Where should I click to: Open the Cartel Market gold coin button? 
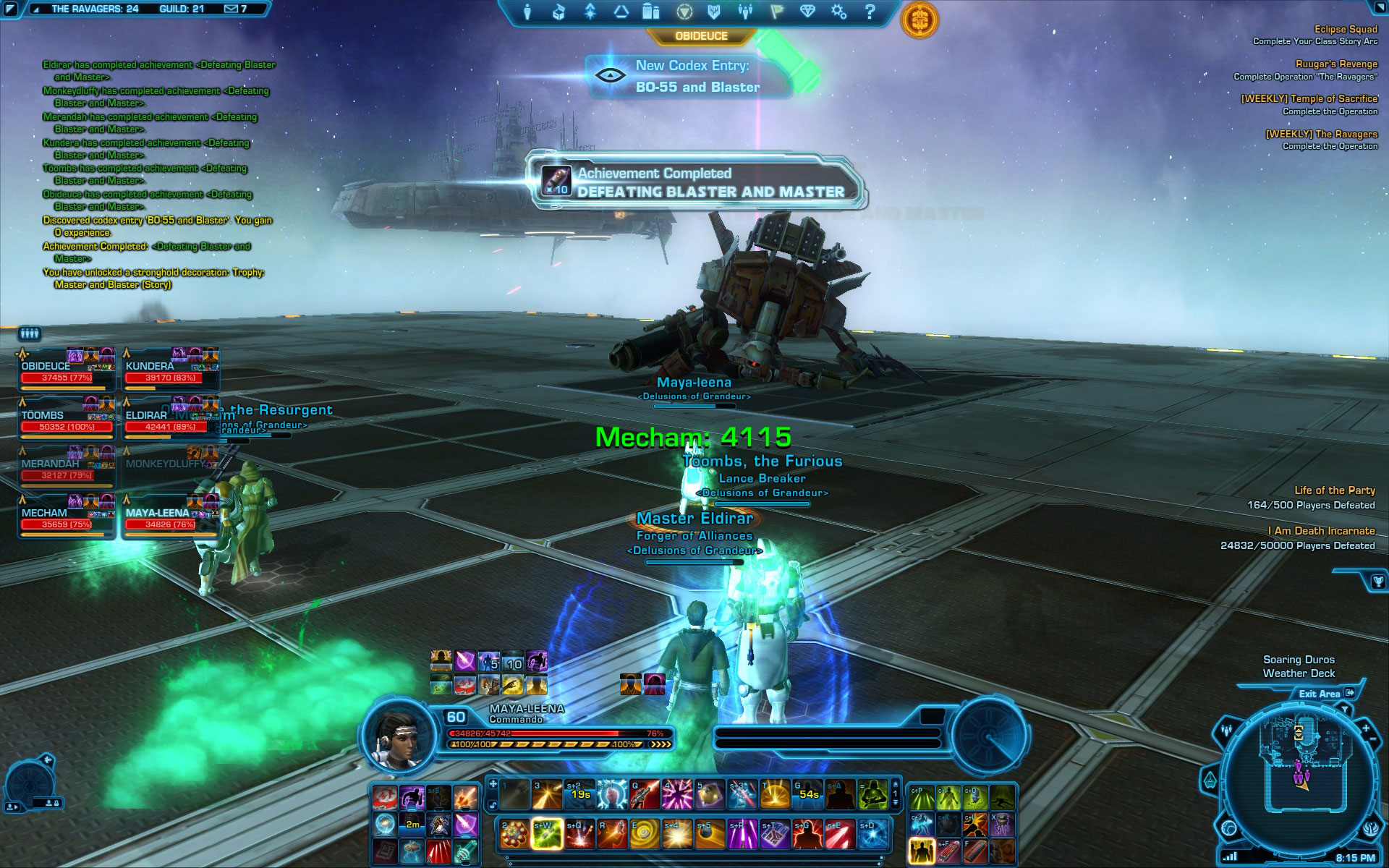tap(919, 19)
